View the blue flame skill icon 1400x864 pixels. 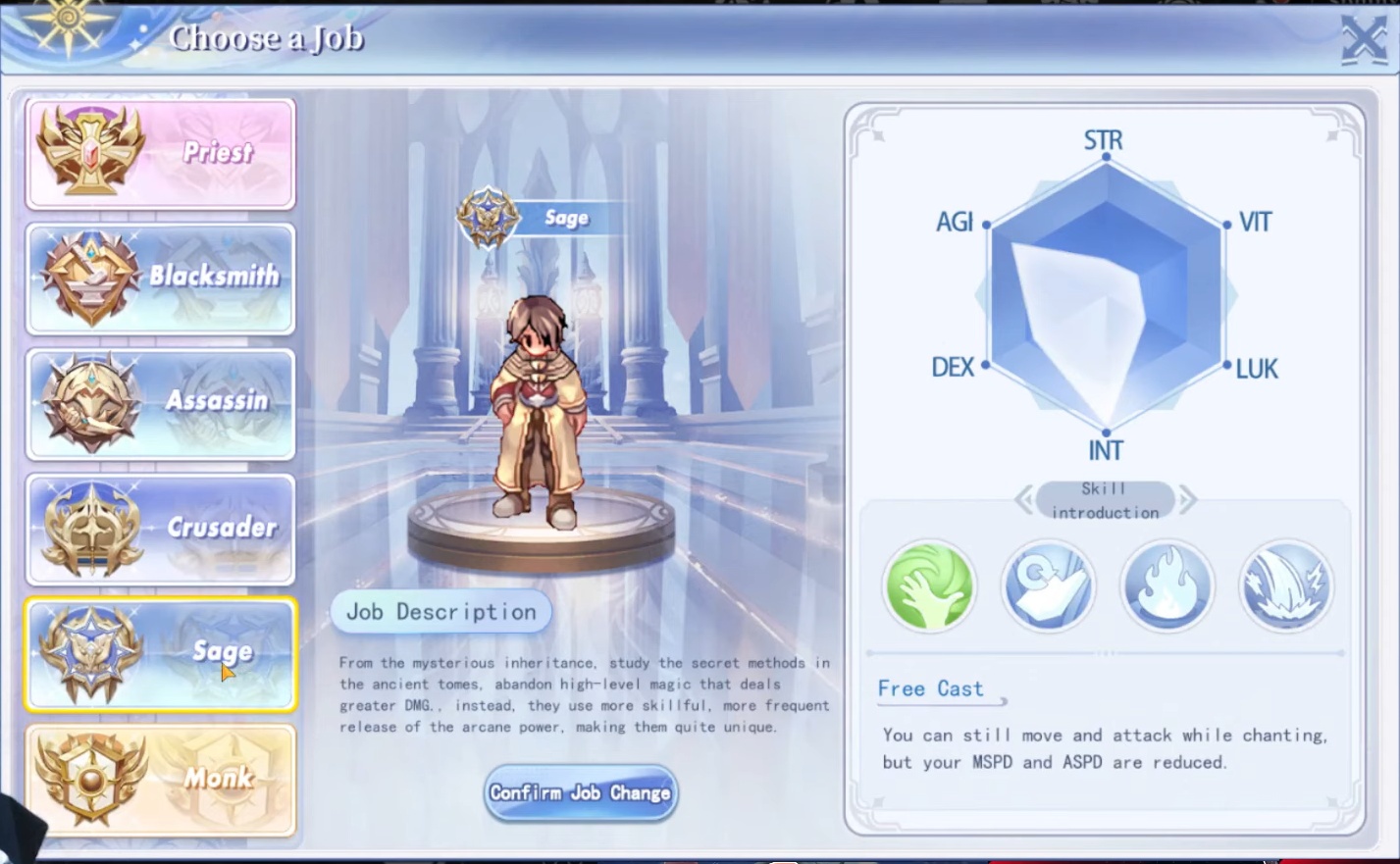click(1167, 585)
